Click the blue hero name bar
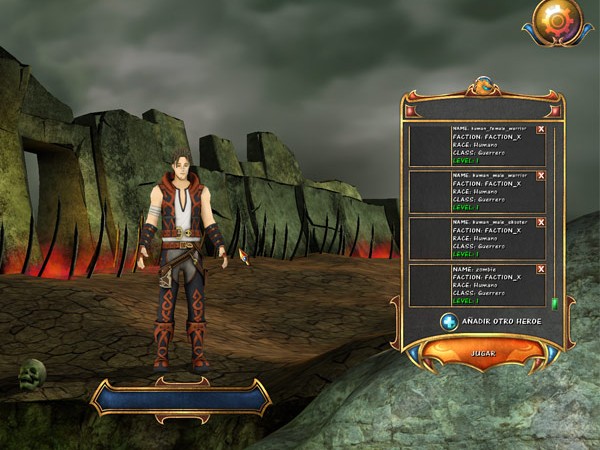Viewport: 600px width, 450px height. tap(181, 397)
